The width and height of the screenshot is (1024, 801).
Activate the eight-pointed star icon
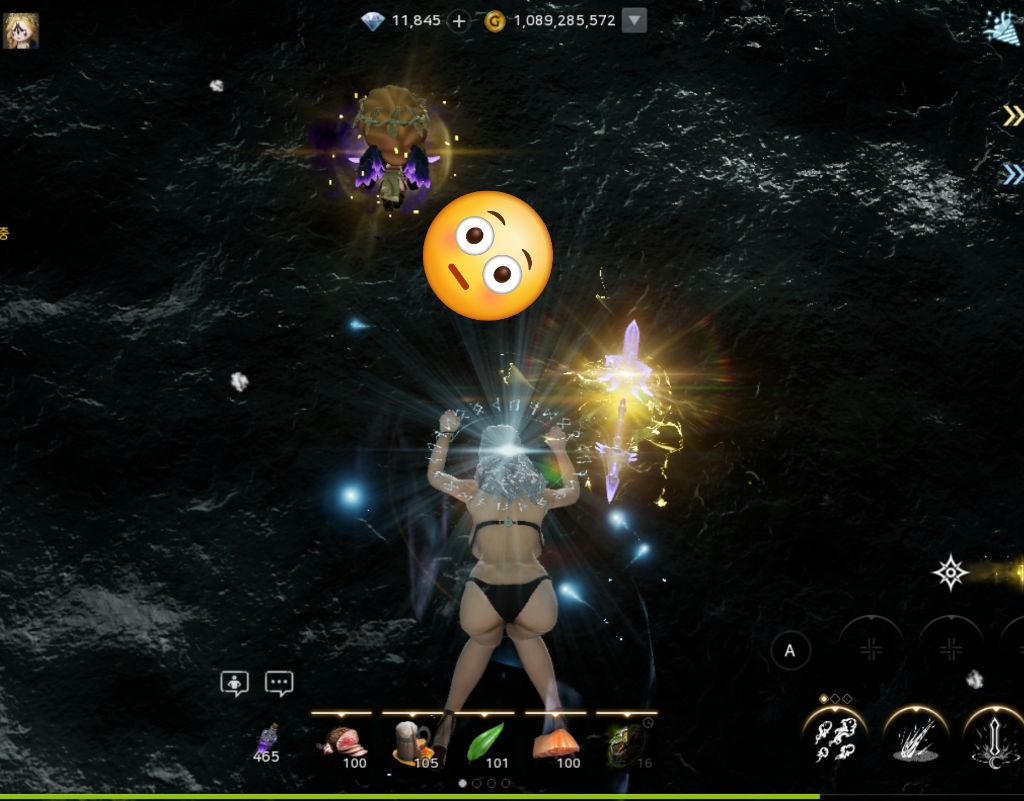pyautogui.click(x=950, y=573)
